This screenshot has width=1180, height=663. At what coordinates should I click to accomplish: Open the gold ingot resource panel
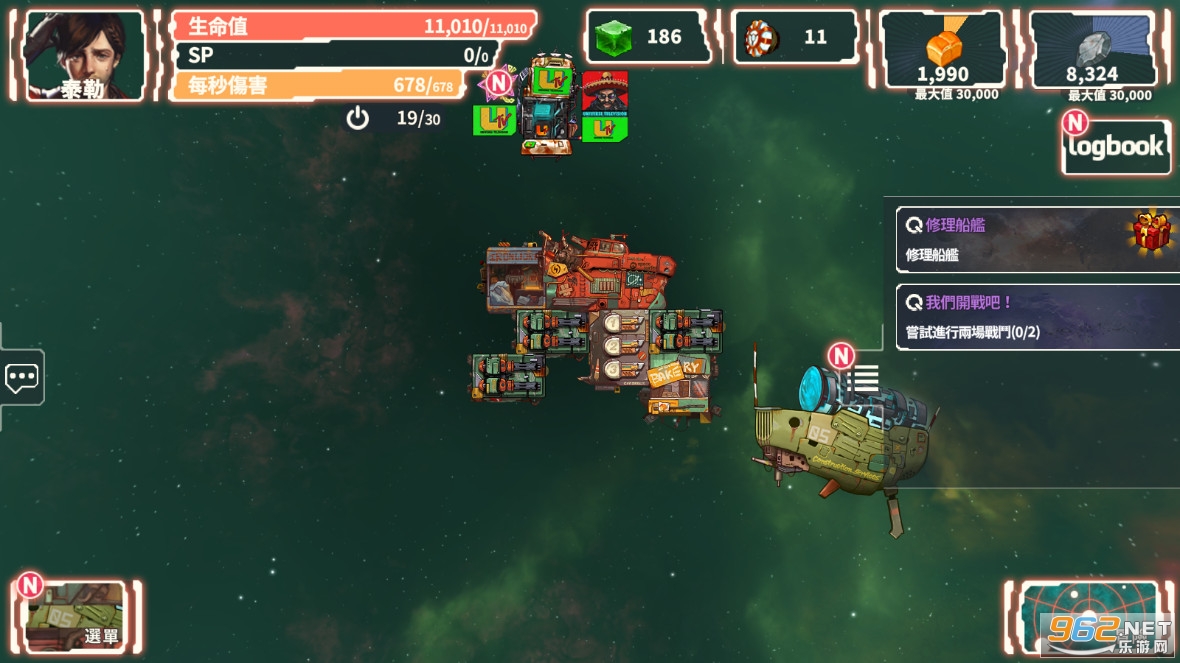click(x=942, y=52)
